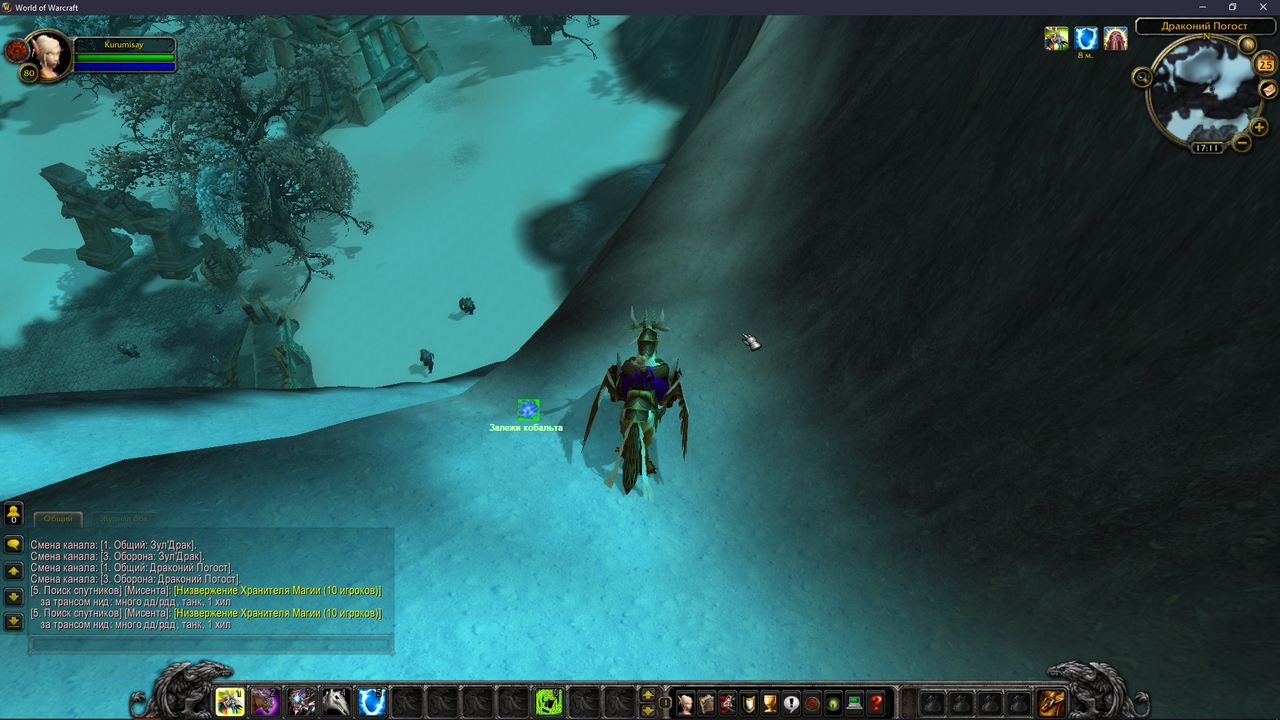
Task: Toggle the social panel smiley button above chat
Action: pos(12,512)
